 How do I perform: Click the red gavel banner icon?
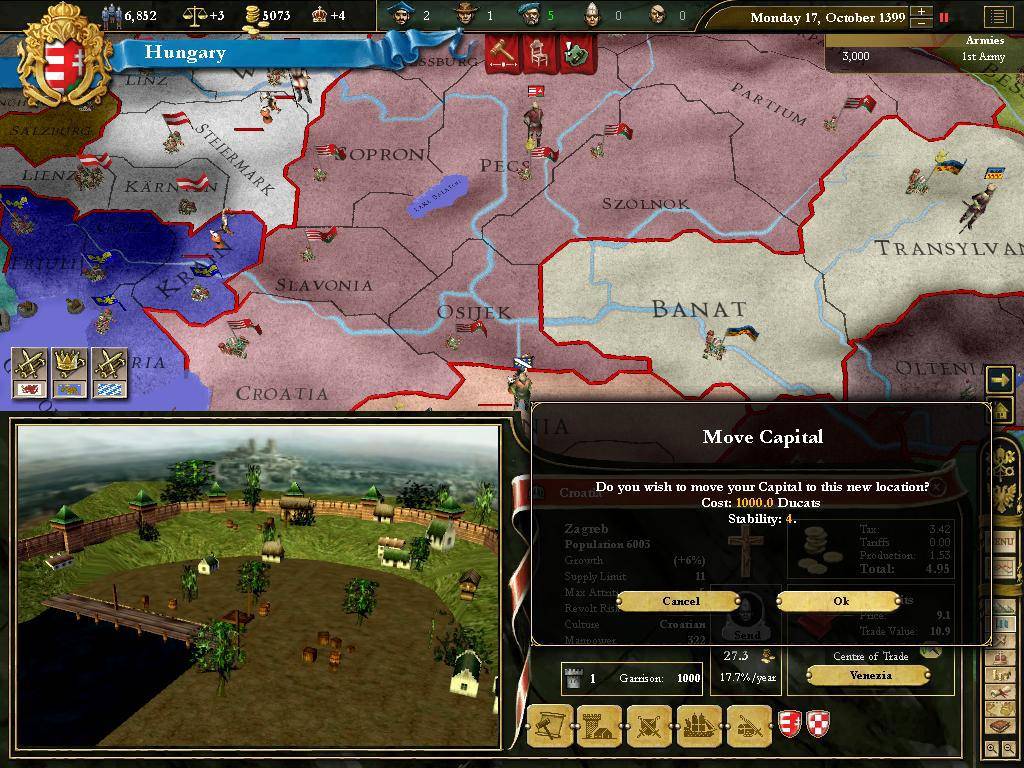click(x=501, y=53)
